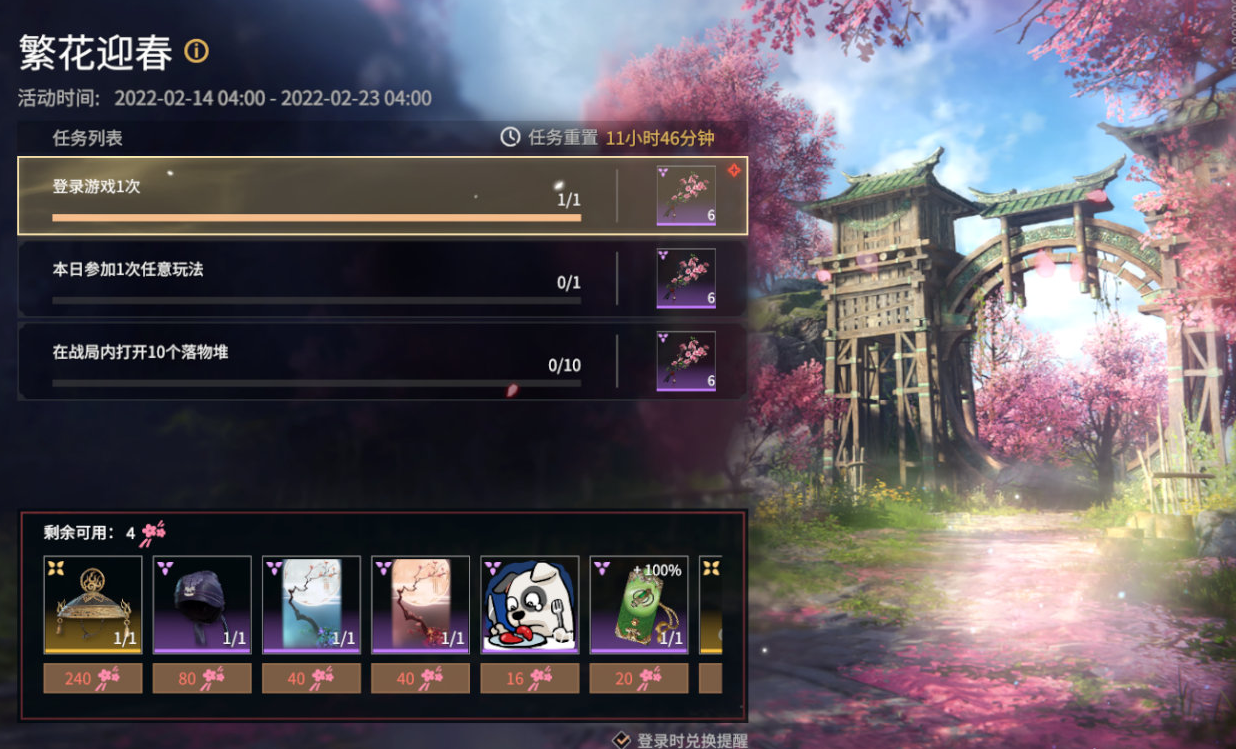Exchange 80 blossoms for the dark hood
Image resolution: width=1236 pixels, height=749 pixels.
pos(202,679)
